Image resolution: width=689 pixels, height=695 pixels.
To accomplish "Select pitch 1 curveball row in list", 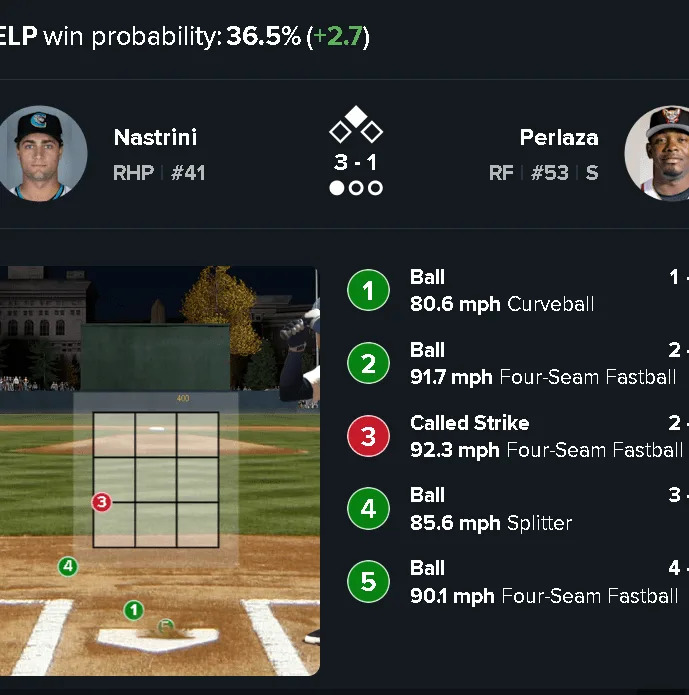I will click(515, 290).
